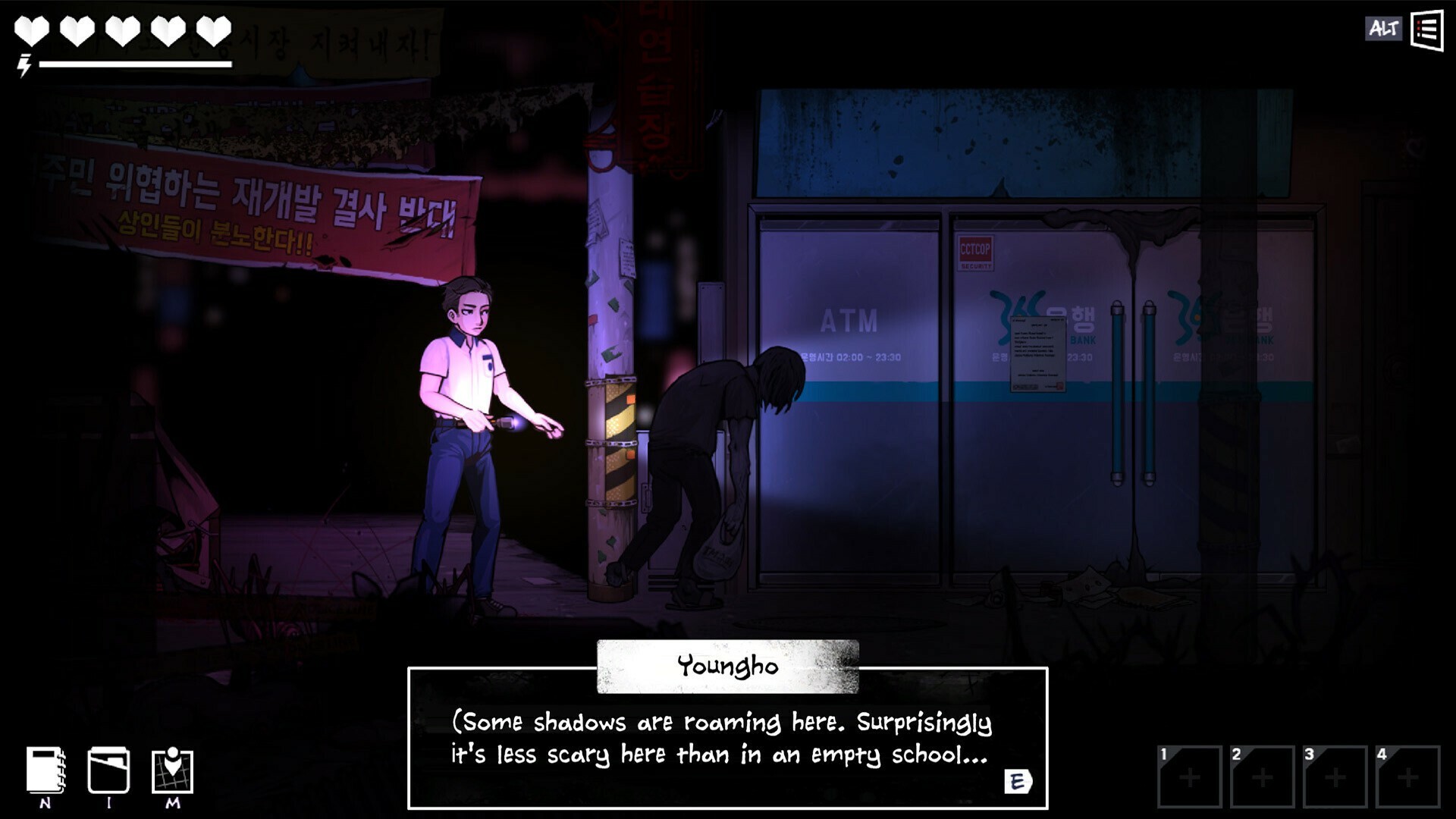This screenshot has width=1456, height=819.
Task: Click the ALT key indicator
Action: point(1384,30)
